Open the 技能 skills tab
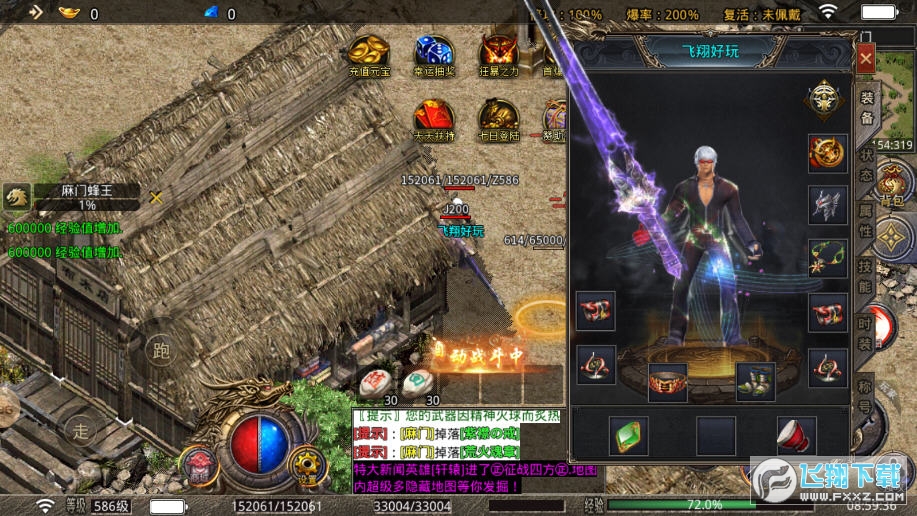The width and height of the screenshot is (917, 516). point(866,277)
